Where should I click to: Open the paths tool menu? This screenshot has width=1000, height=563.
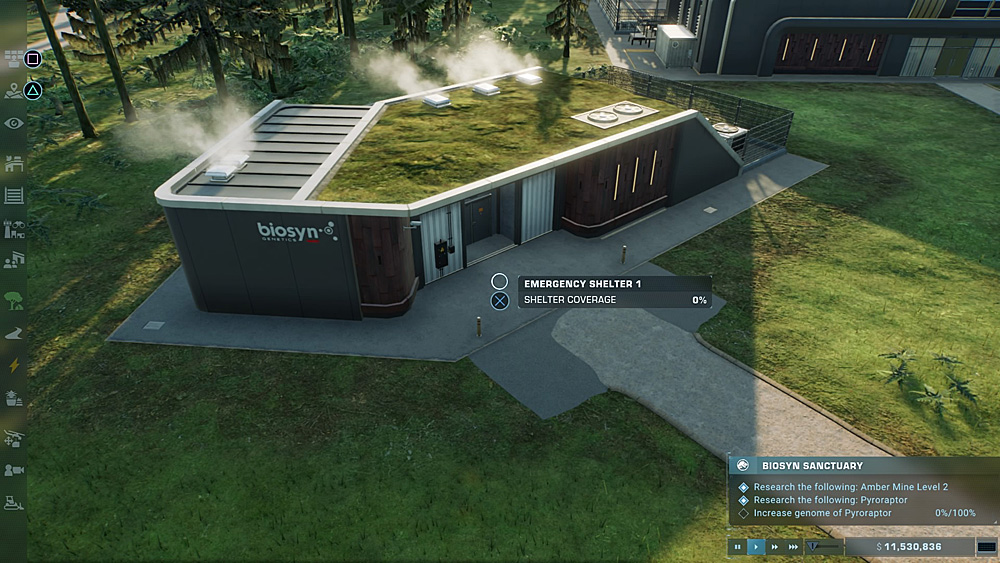coord(14,333)
